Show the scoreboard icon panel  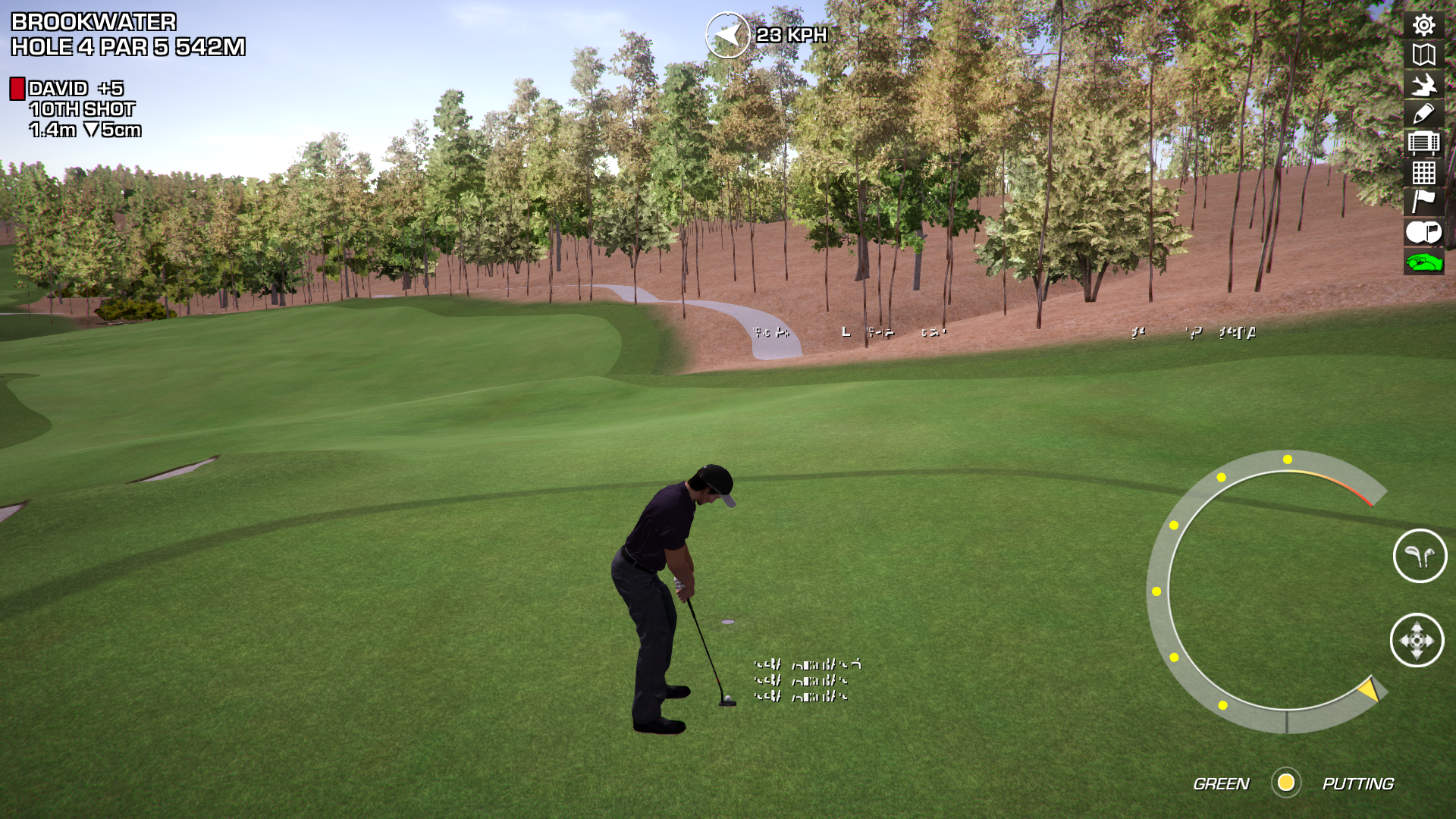pyautogui.click(x=1423, y=143)
